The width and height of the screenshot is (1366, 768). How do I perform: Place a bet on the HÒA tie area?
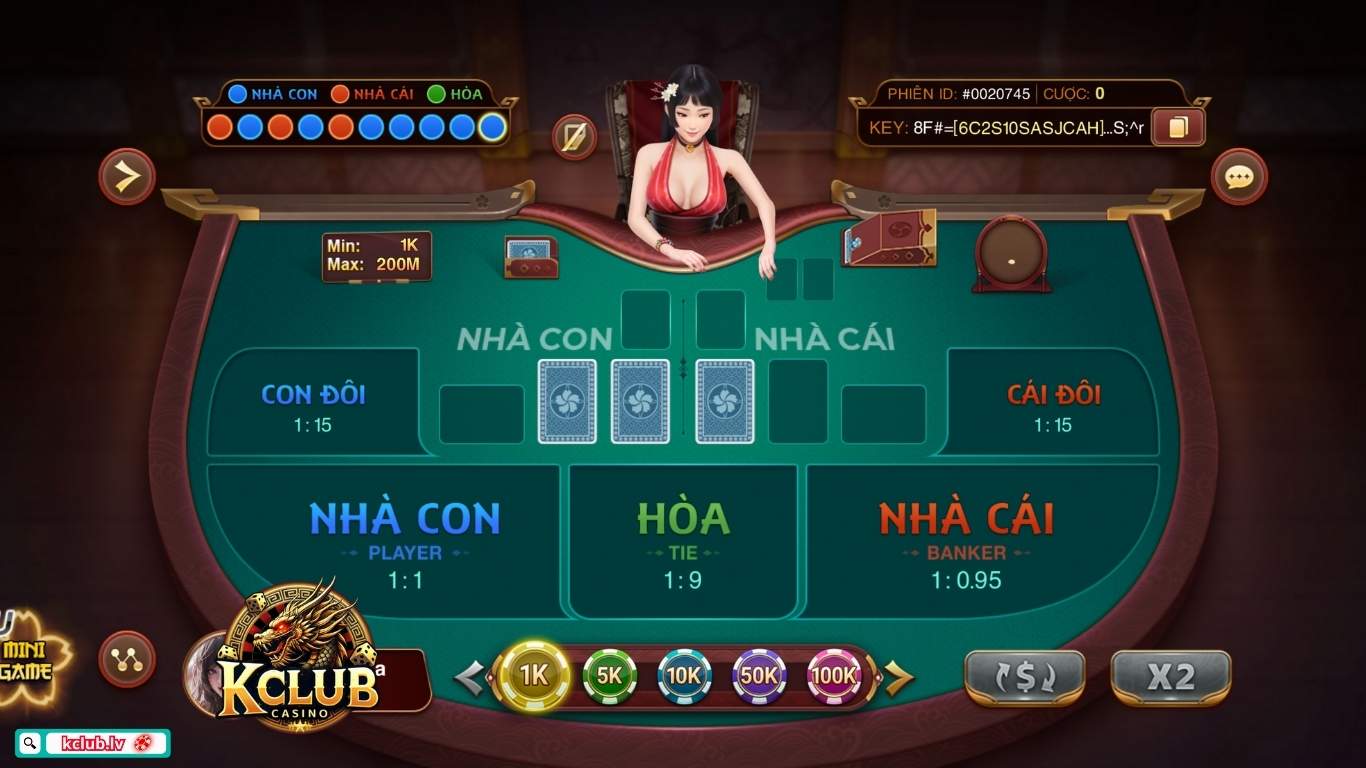683,540
